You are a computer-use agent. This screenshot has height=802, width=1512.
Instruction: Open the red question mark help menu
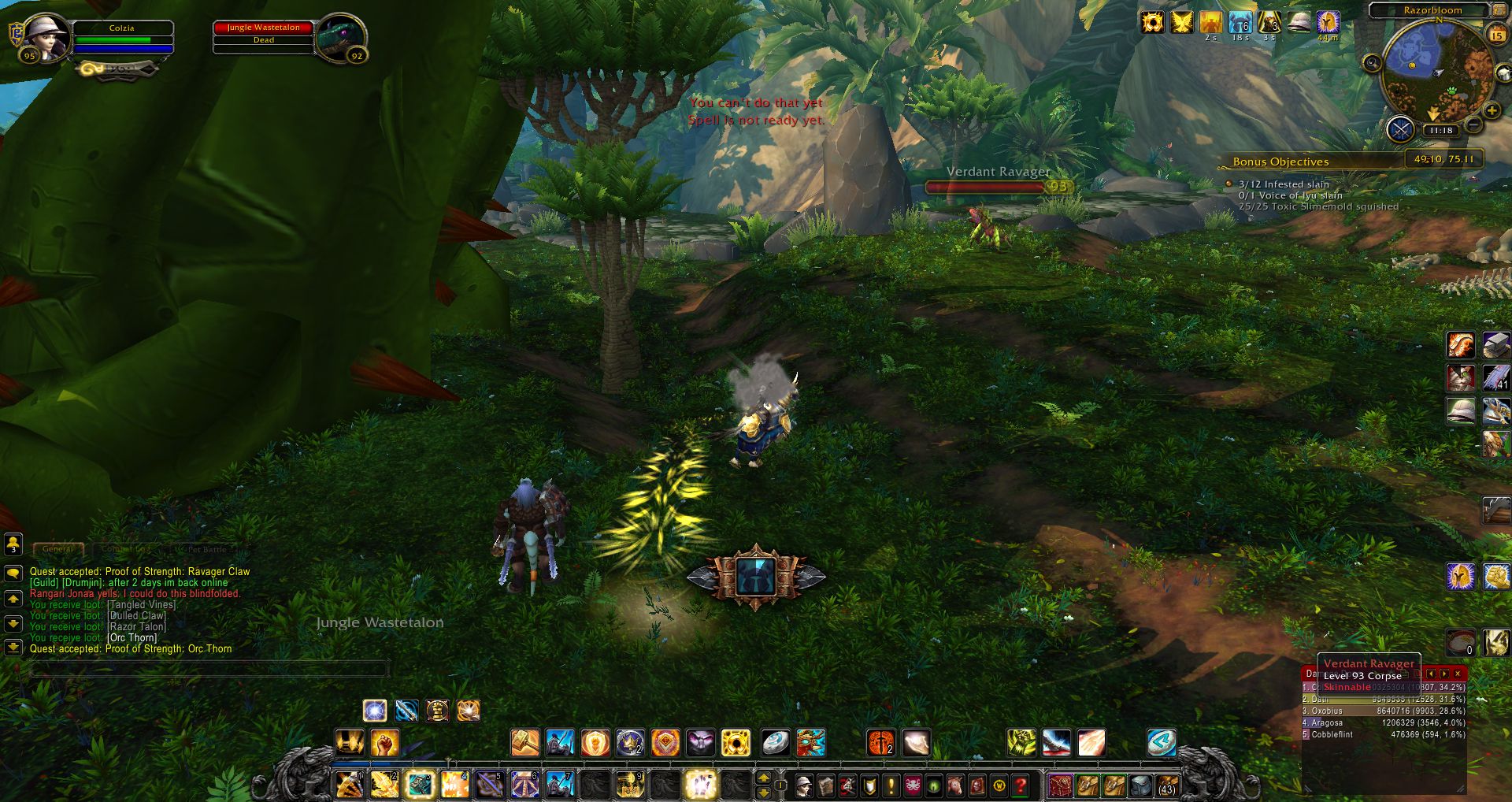pyautogui.click(x=1021, y=785)
